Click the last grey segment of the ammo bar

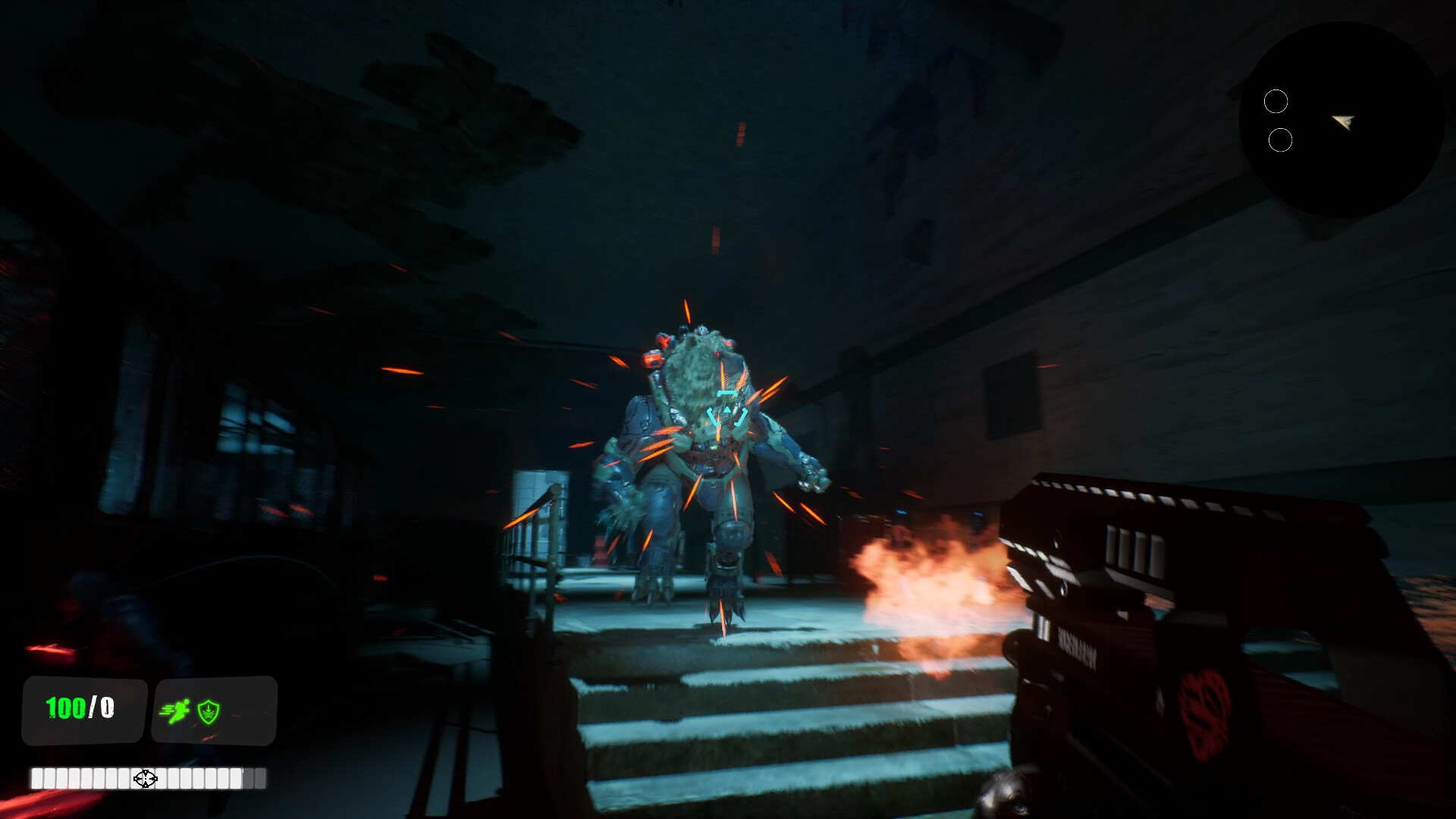[259, 777]
